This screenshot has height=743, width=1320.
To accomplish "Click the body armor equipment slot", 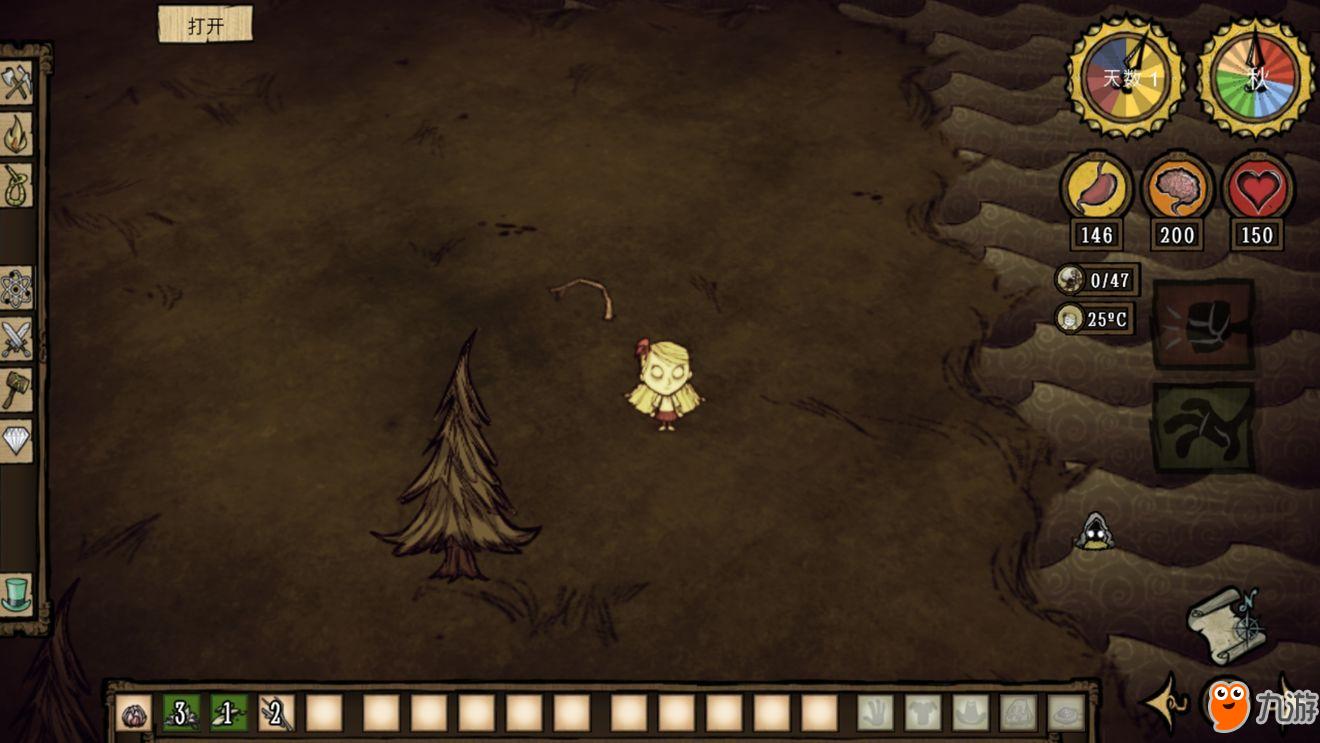I will click(923, 713).
